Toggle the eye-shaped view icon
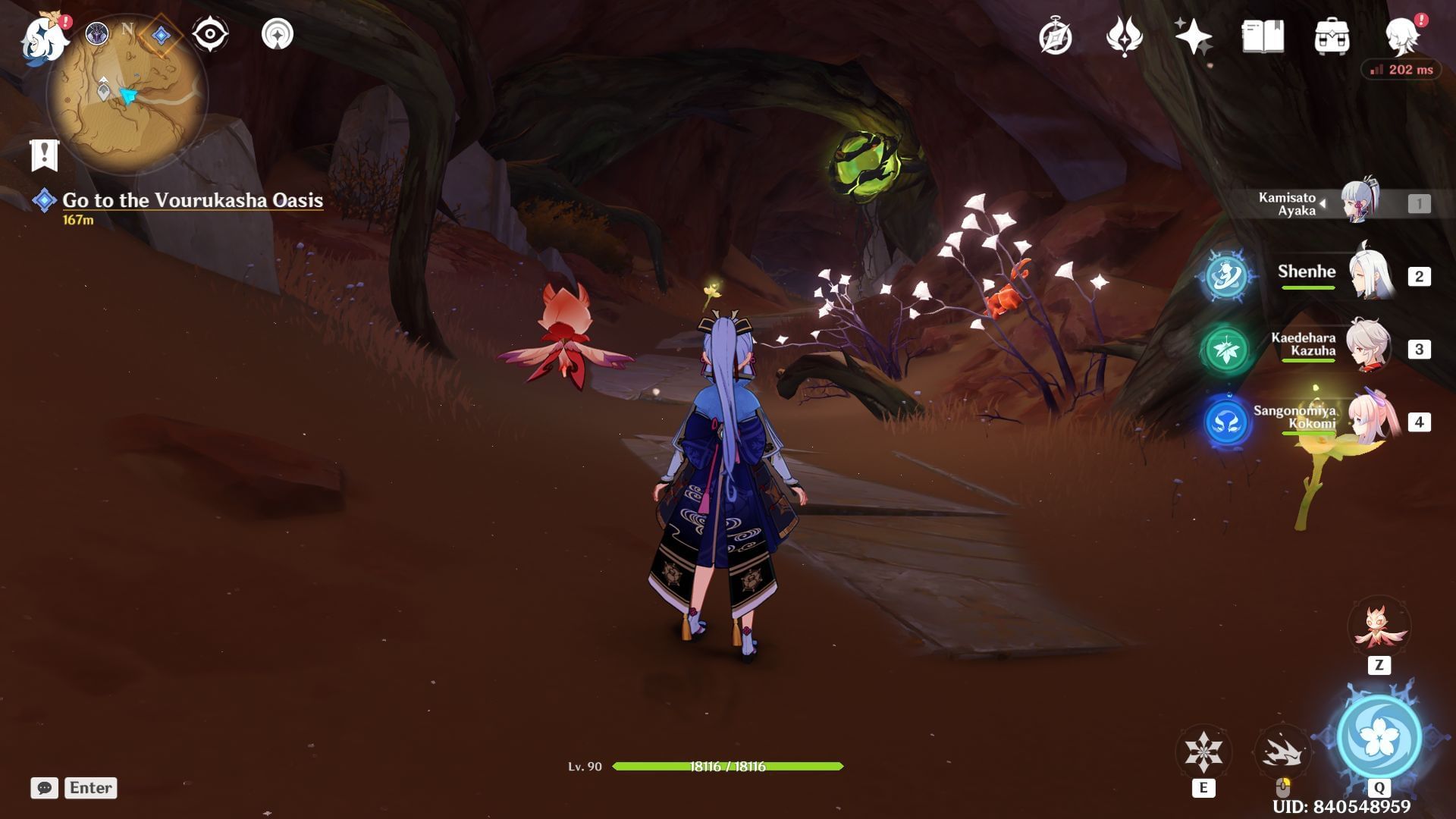This screenshot has width=1456, height=819. pyautogui.click(x=210, y=34)
